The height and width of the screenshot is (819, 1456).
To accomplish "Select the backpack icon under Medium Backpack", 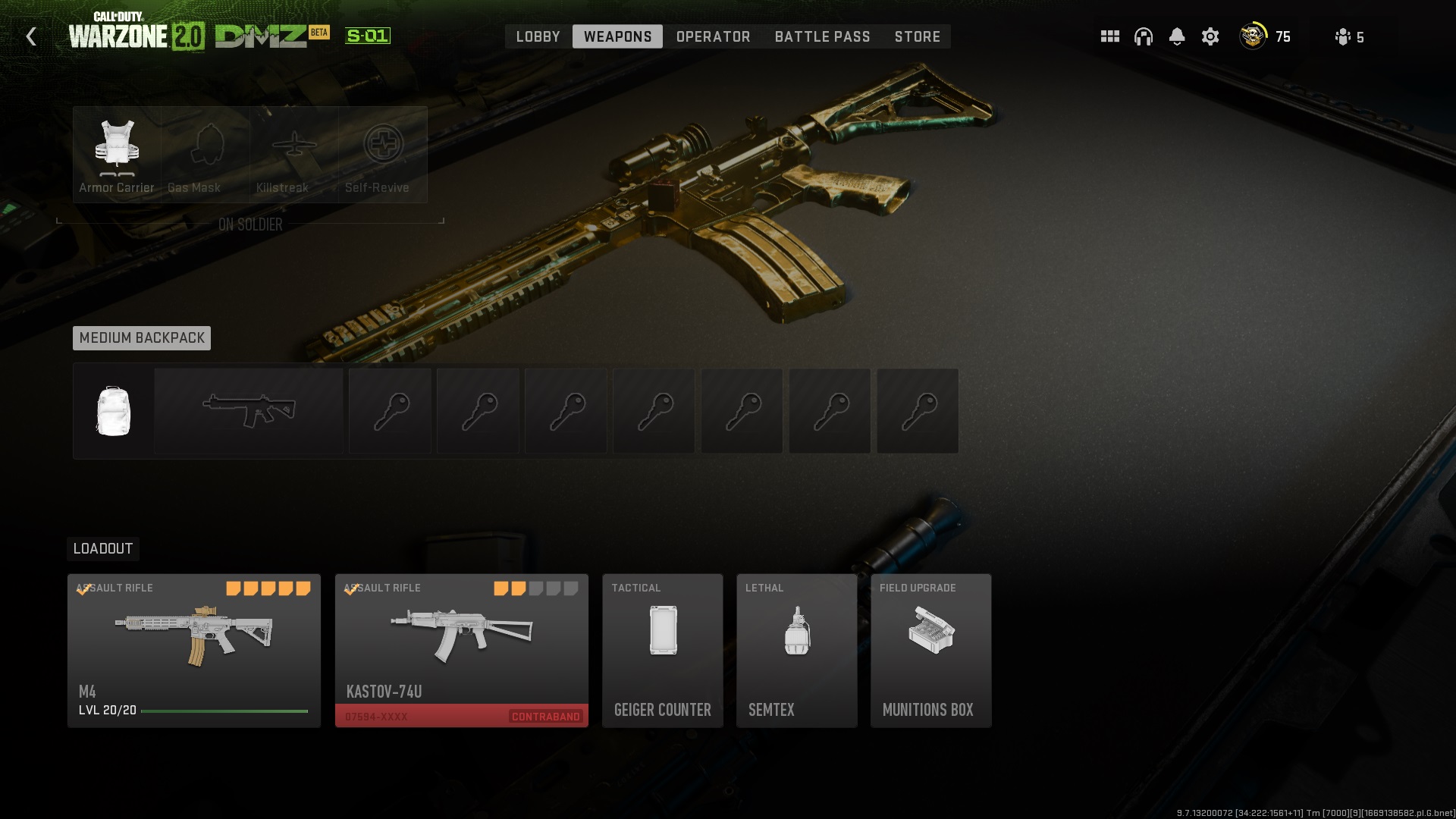I will [x=112, y=410].
